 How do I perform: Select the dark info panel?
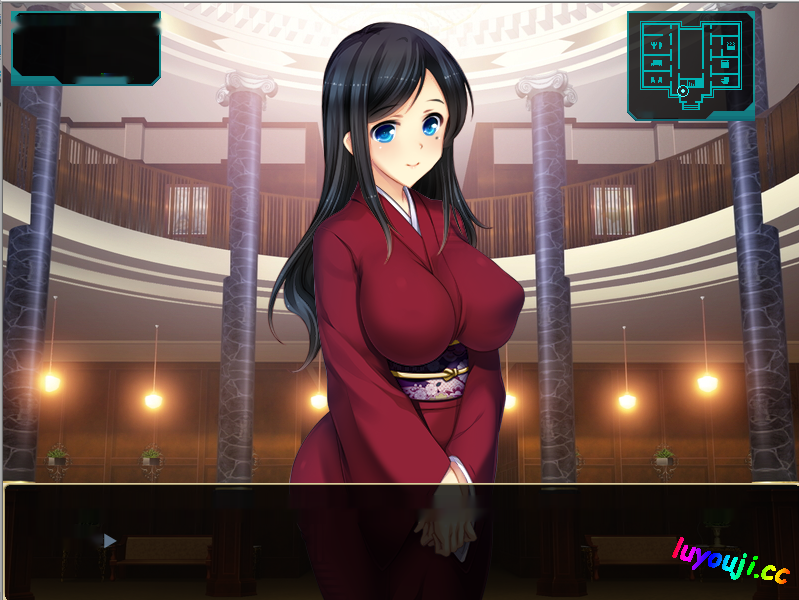coord(86,47)
